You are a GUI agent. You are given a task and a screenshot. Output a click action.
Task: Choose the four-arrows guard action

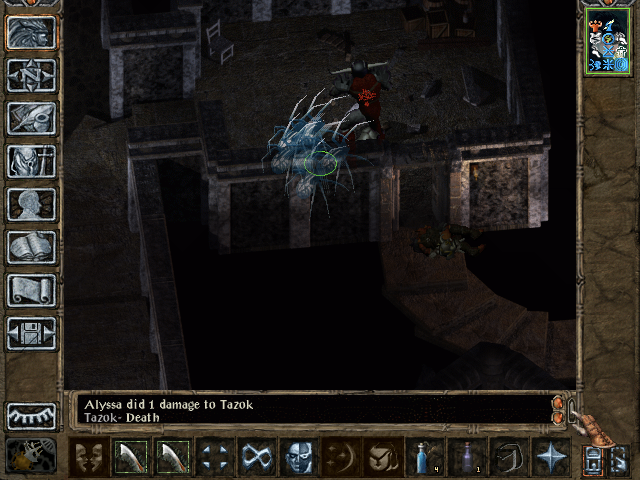click(x=215, y=458)
